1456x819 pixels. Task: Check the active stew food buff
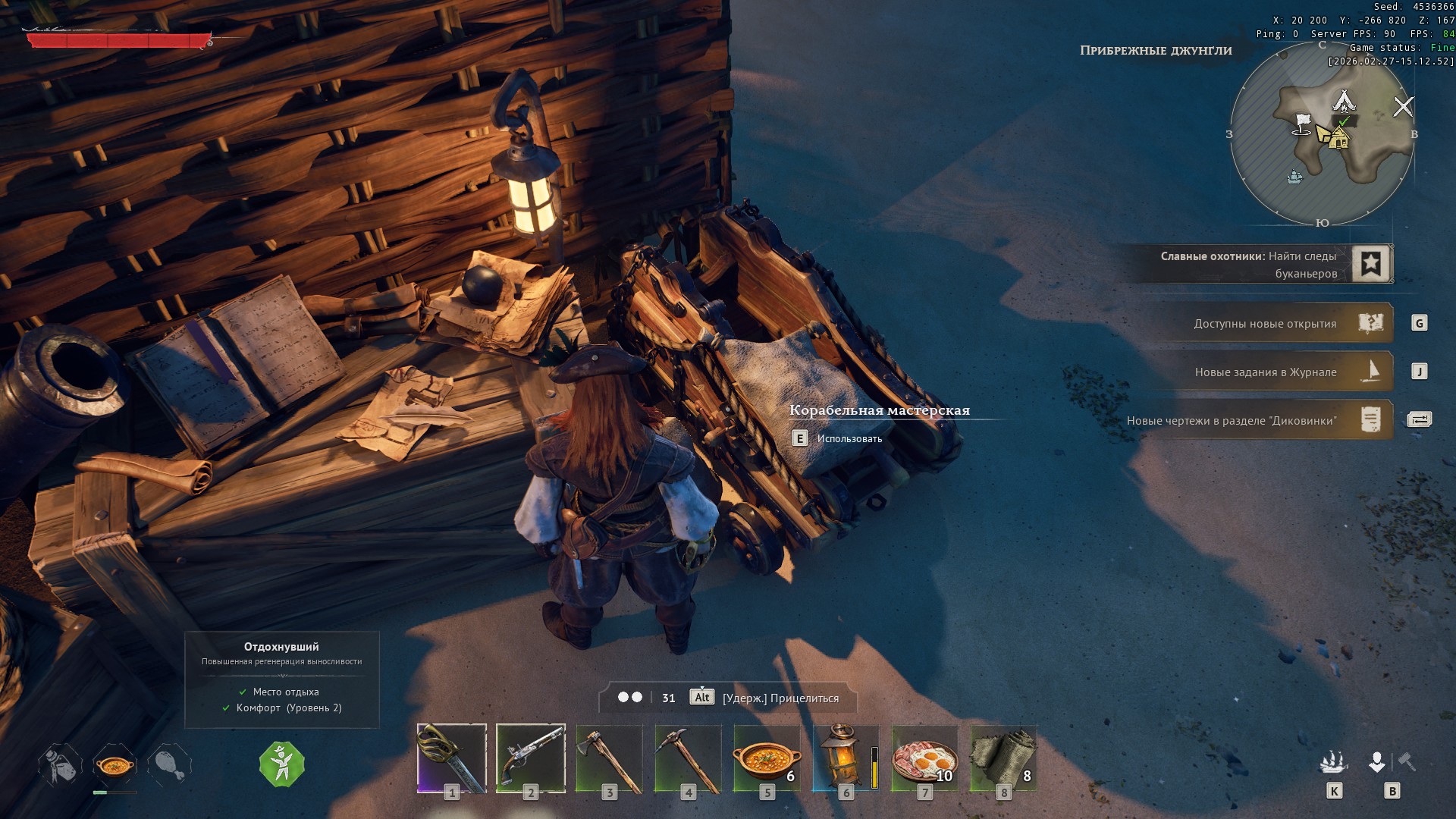click(x=115, y=764)
